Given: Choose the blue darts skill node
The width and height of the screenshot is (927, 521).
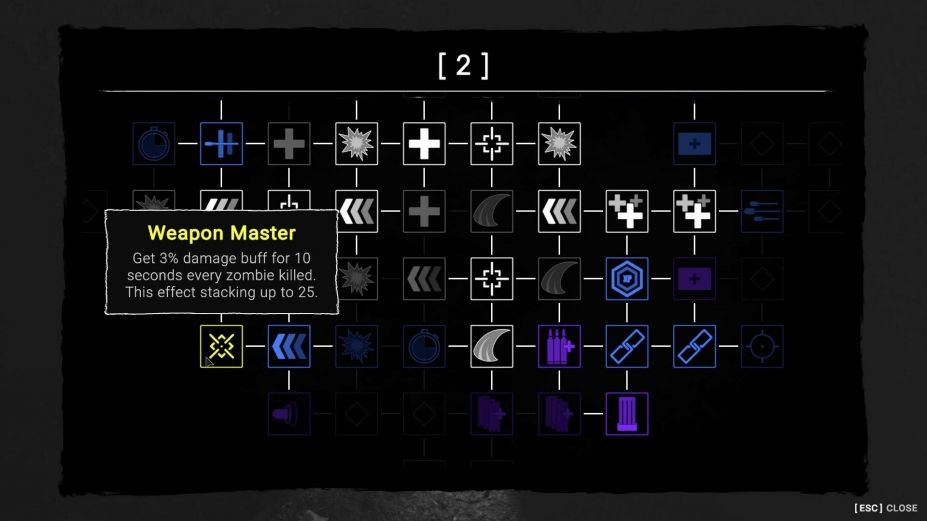Looking at the screenshot, I should pos(762,211).
